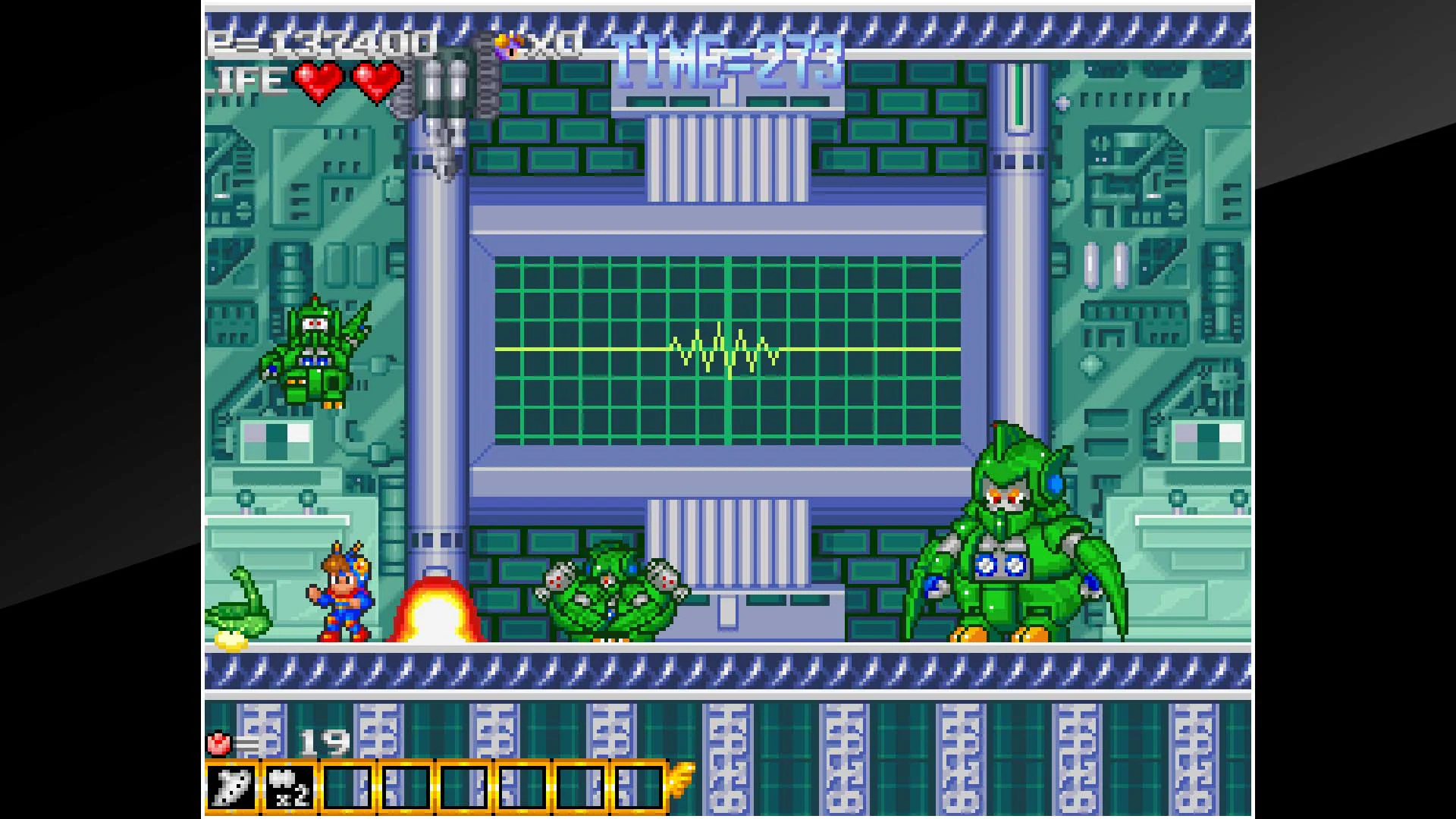The width and height of the screenshot is (1456, 819).
Task: Click the second LIFE heart in the HUD
Action: [377, 79]
